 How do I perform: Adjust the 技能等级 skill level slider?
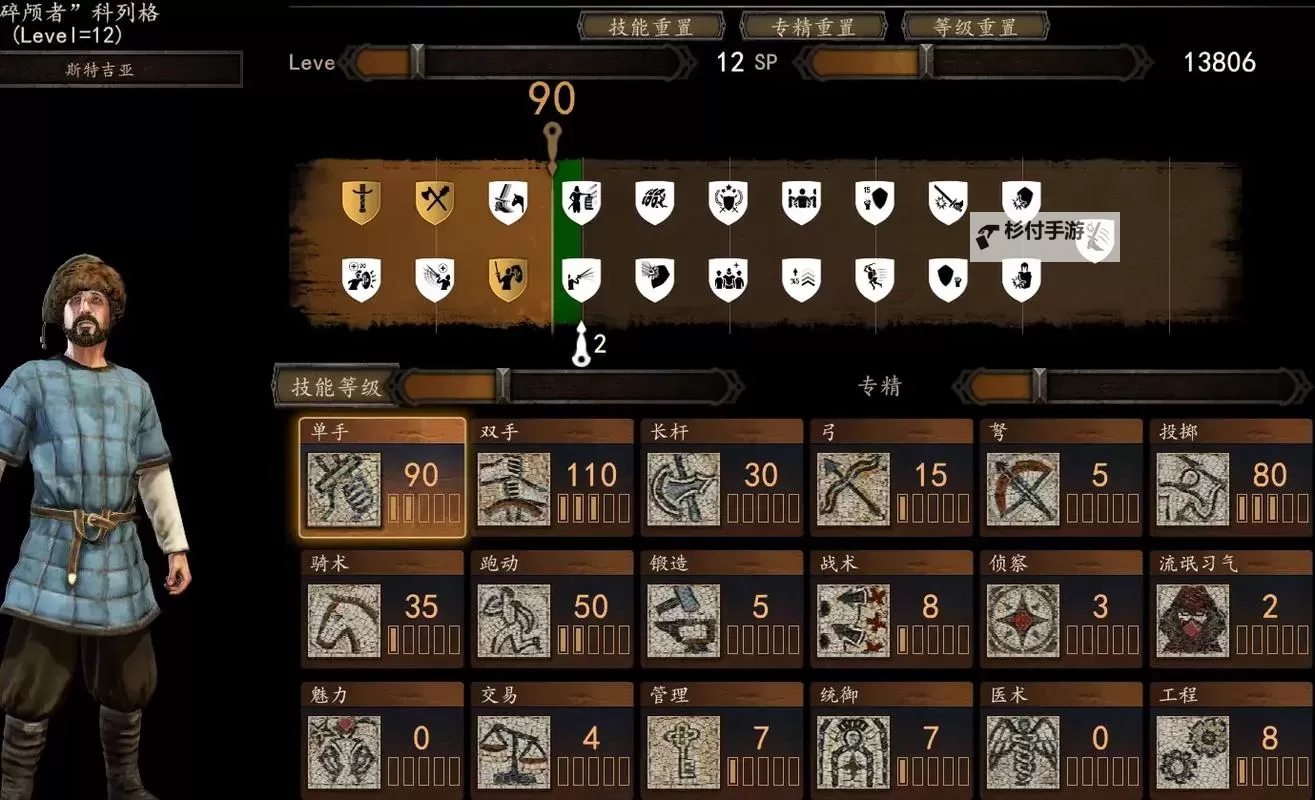[503, 387]
